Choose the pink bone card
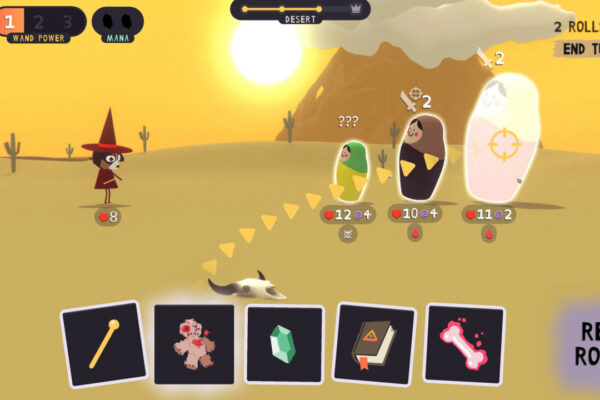The image size is (600, 400). click(463, 344)
